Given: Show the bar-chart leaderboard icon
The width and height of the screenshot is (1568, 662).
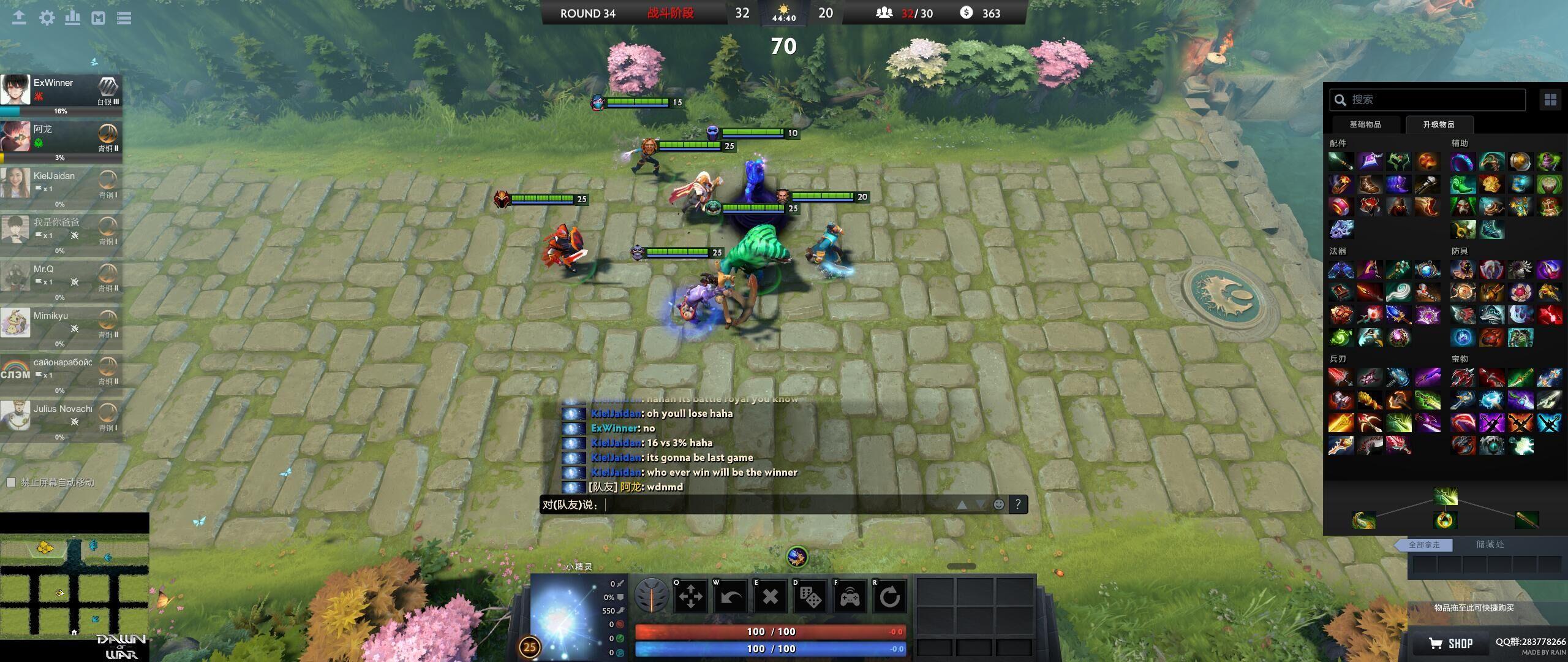Looking at the screenshot, I should pos(72,18).
